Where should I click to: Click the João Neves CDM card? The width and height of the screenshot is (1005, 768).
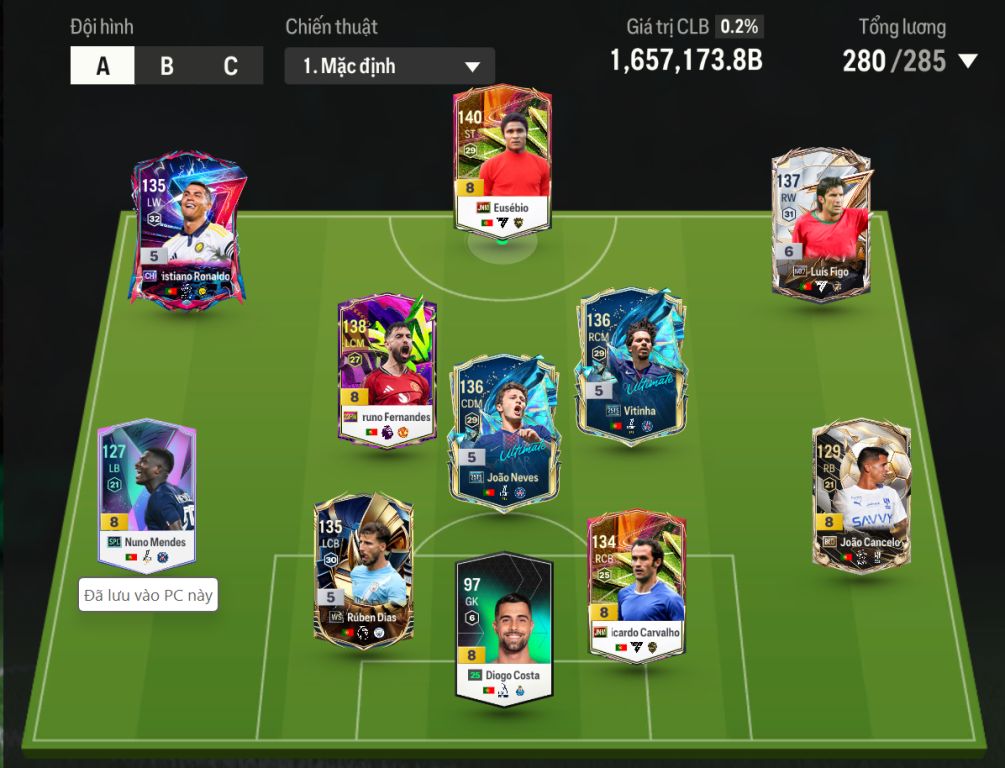[x=504, y=431]
